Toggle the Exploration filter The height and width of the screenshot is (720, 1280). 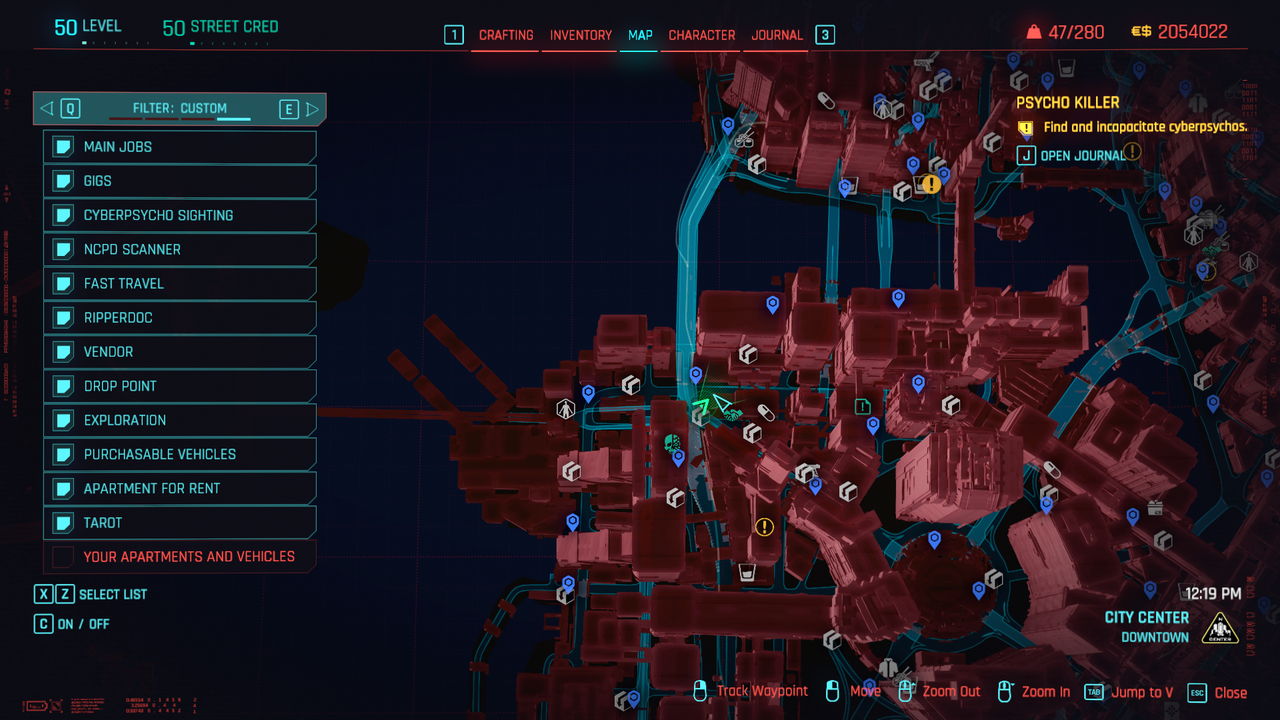click(x=180, y=420)
